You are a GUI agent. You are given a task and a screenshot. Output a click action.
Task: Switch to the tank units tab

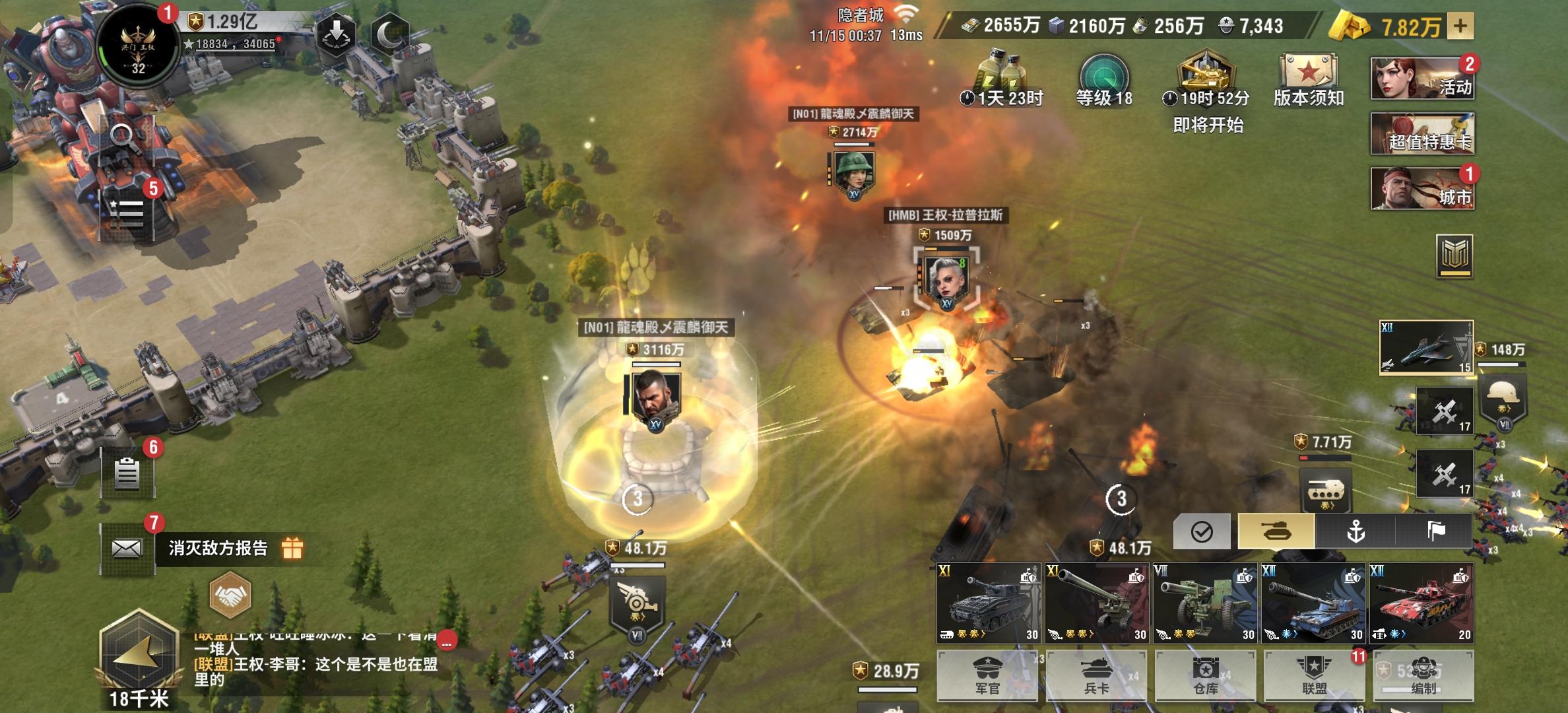tap(1276, 531)
